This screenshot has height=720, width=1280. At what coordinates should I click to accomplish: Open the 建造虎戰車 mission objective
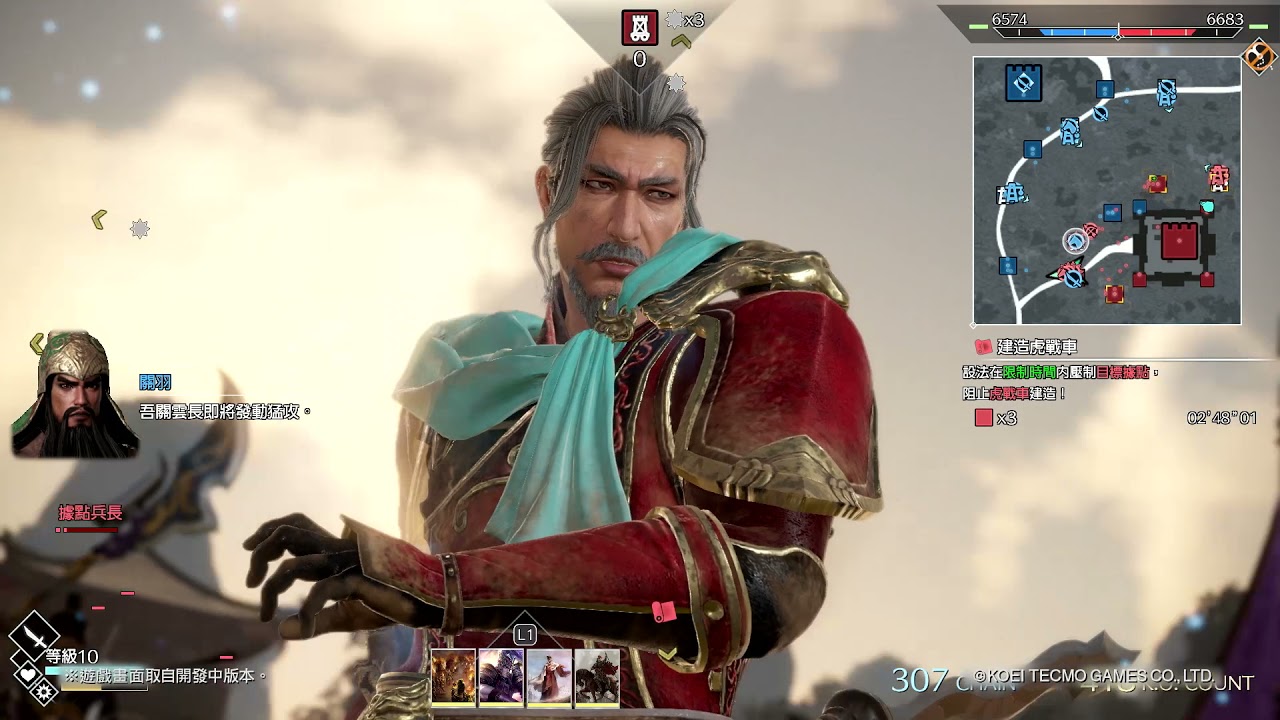tap(1037, 347)
